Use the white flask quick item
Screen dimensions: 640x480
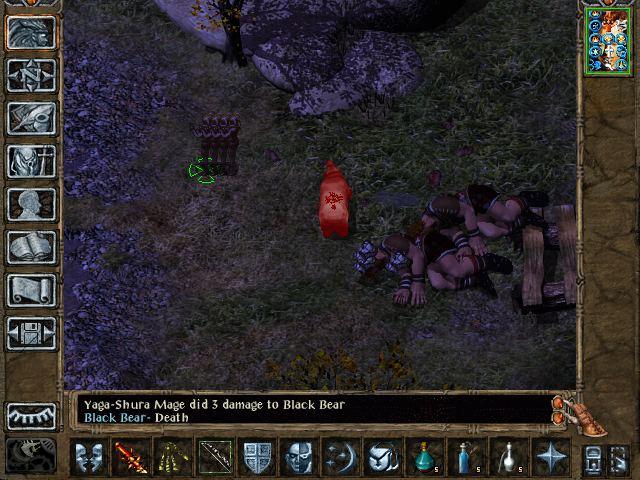click(508, 458)
